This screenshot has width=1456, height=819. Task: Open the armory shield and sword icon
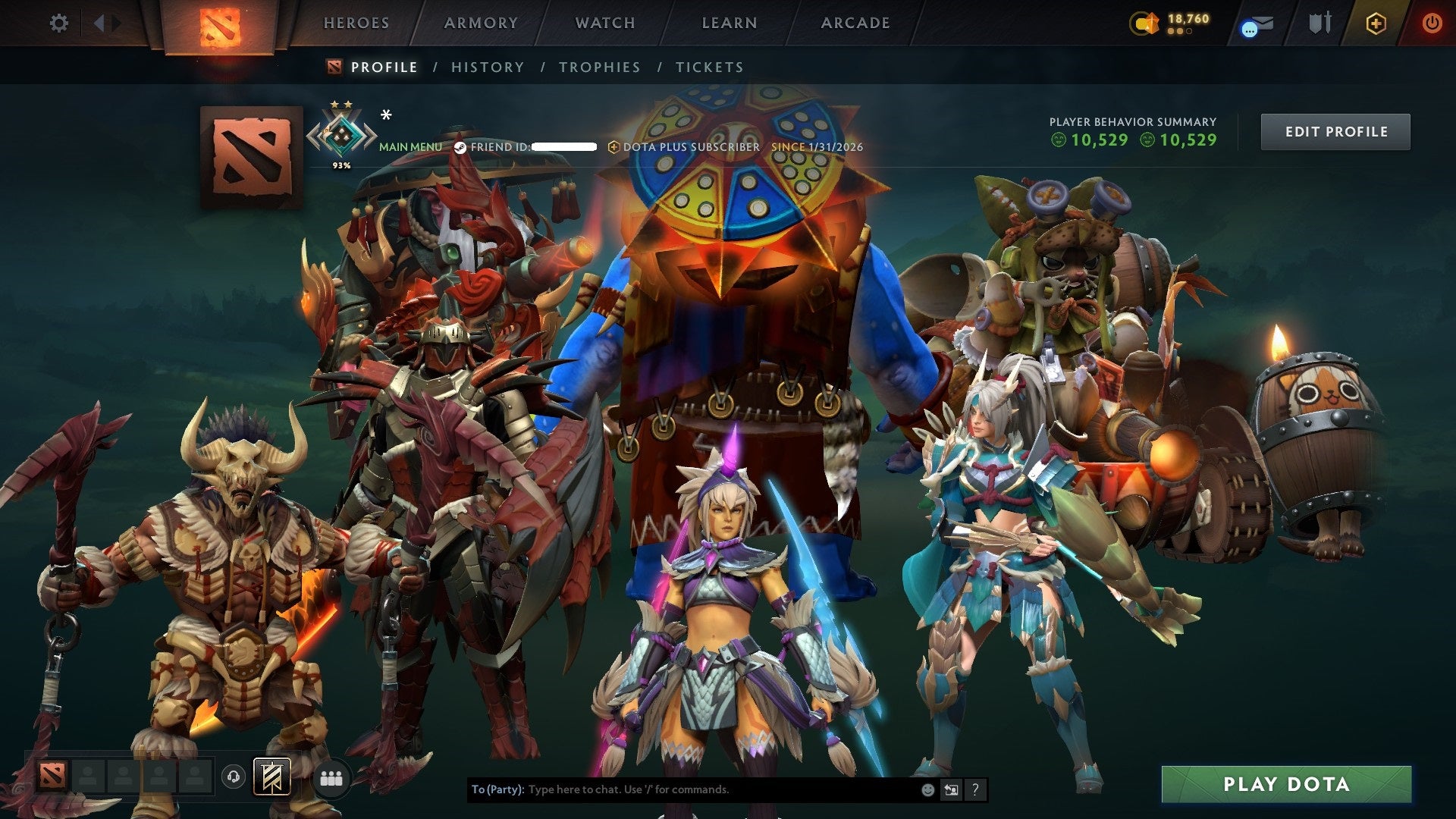1319,23
